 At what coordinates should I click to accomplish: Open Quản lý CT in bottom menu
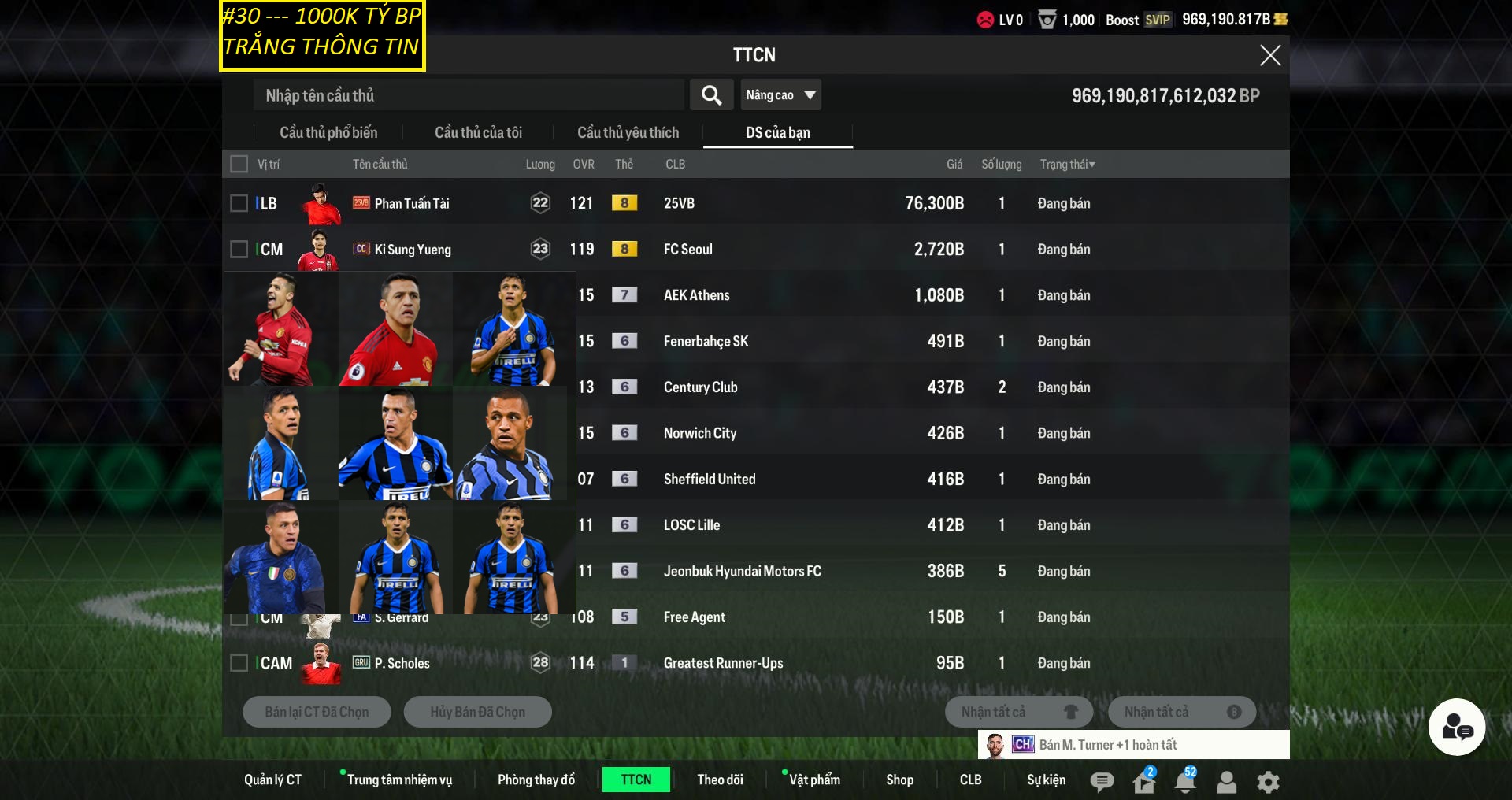pos(272,780)
